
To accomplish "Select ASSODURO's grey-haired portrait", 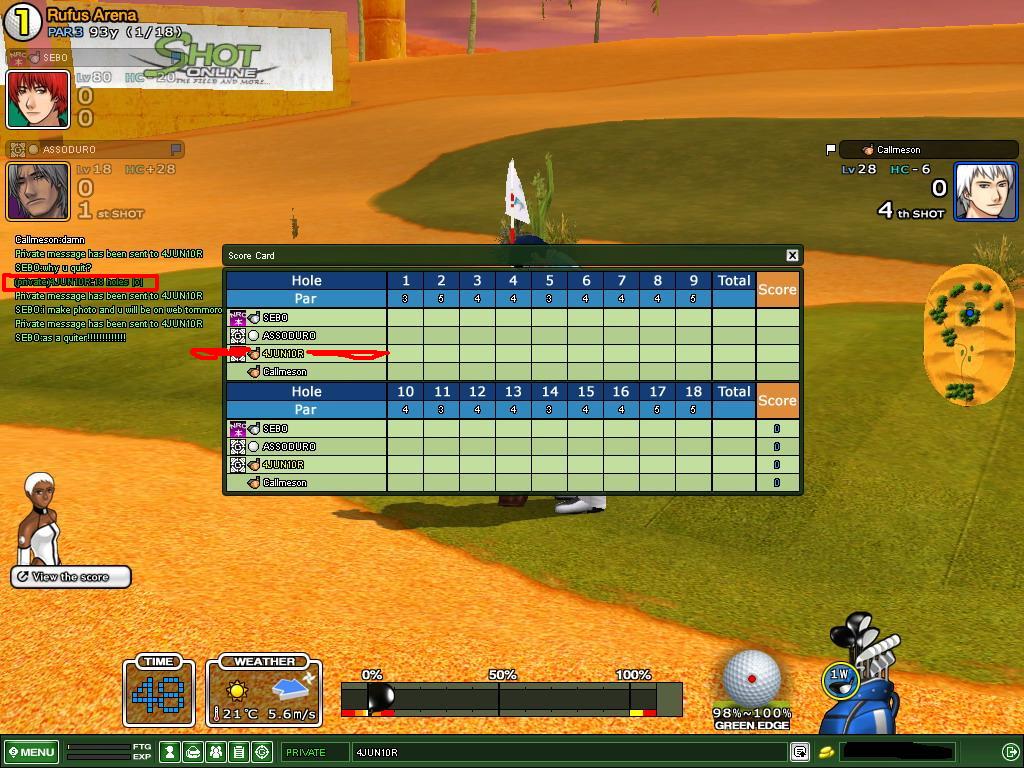I will pyautogui.click(x=38, y=191).
